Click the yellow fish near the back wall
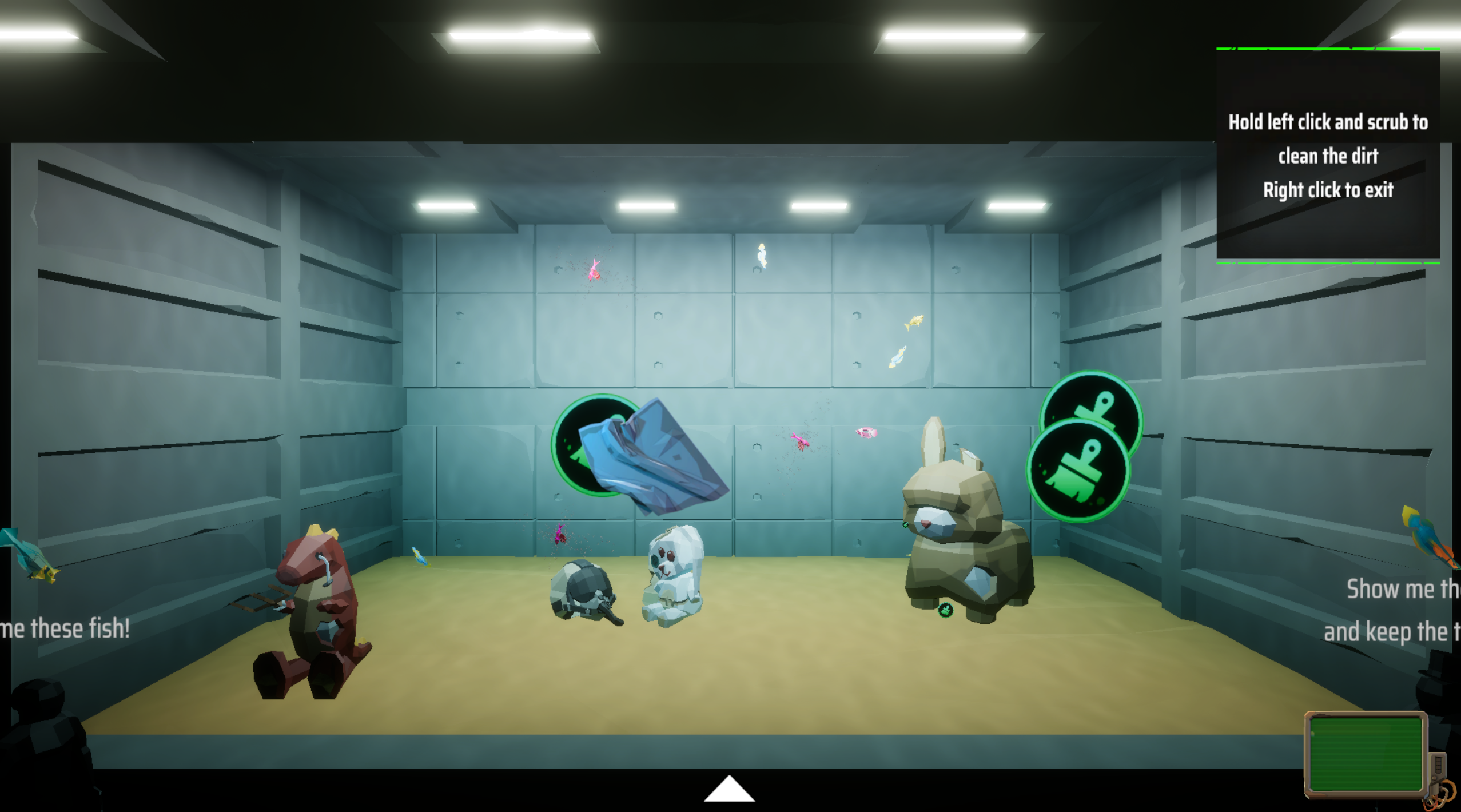This screenshot has height=812, width=1461. [915, 323]
